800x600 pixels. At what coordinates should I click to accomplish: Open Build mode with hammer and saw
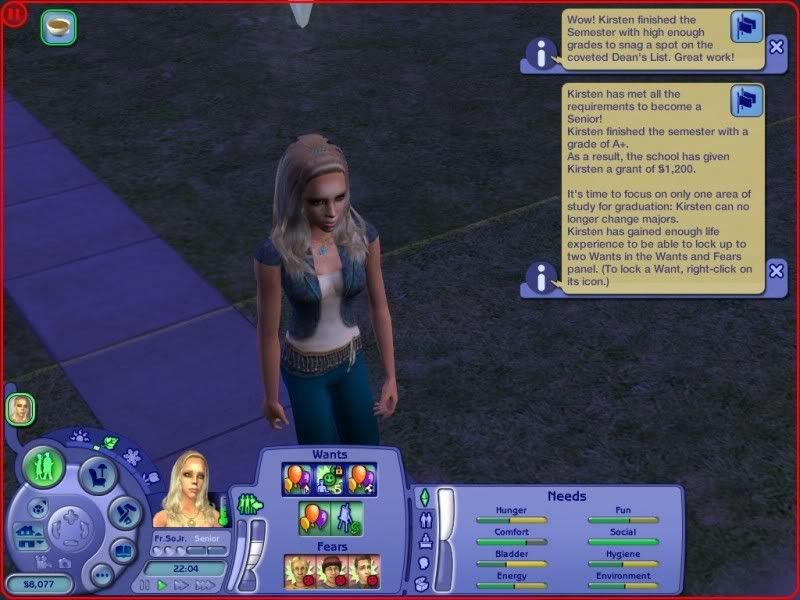point(124,514)
